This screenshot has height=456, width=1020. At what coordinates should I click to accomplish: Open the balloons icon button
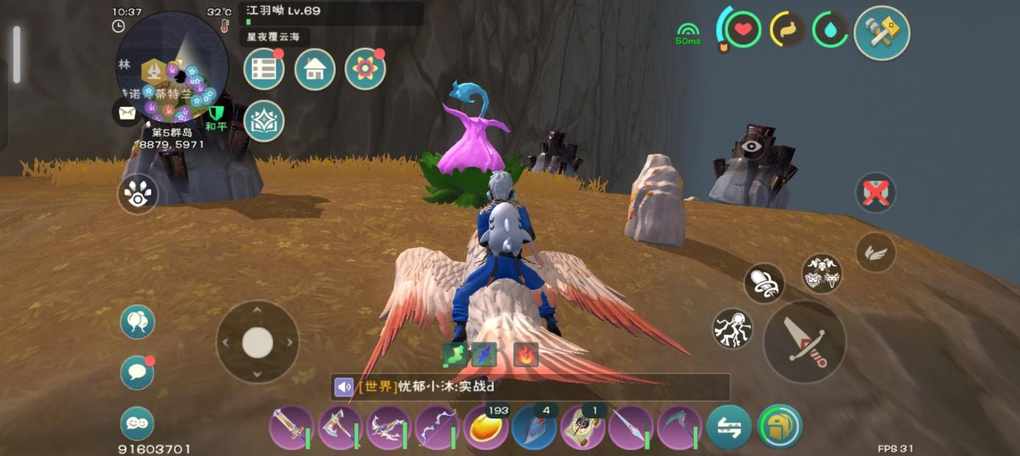[137, 321]
